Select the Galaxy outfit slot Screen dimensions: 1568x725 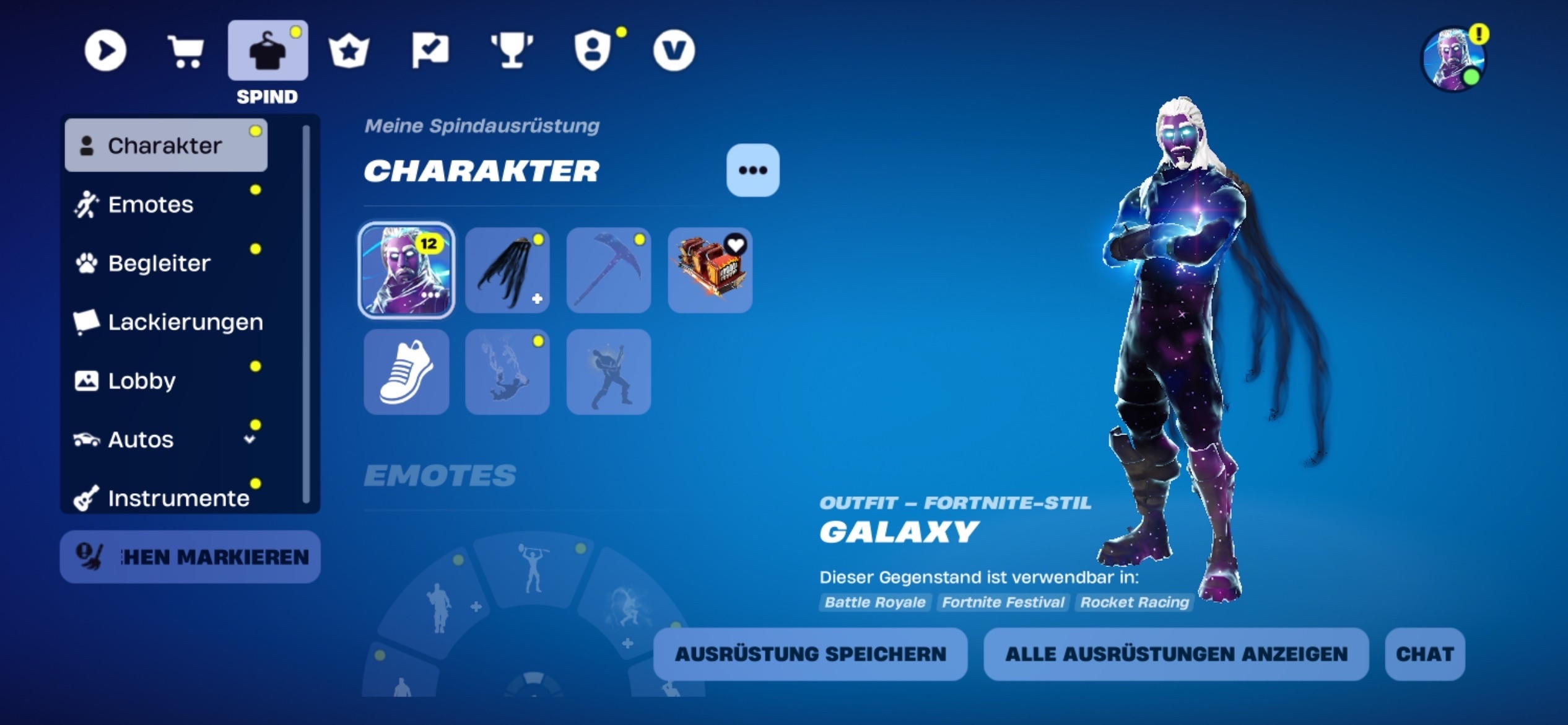coord(406,270)
